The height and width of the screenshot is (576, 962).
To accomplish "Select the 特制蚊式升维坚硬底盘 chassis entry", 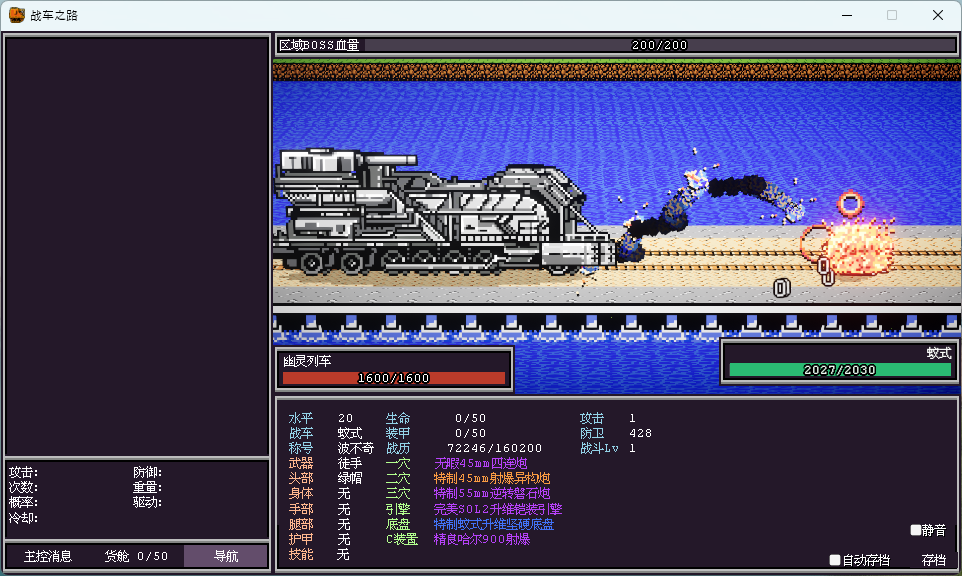I will (494, 524).
